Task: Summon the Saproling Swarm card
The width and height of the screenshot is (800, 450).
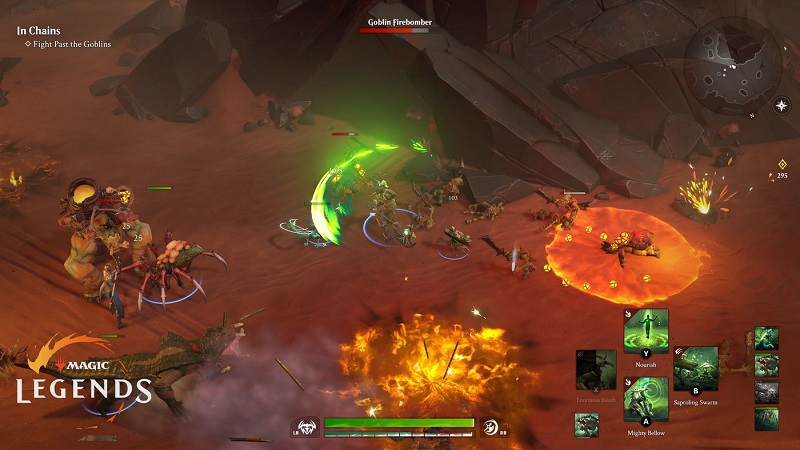Action: click(x=695, y=368)
